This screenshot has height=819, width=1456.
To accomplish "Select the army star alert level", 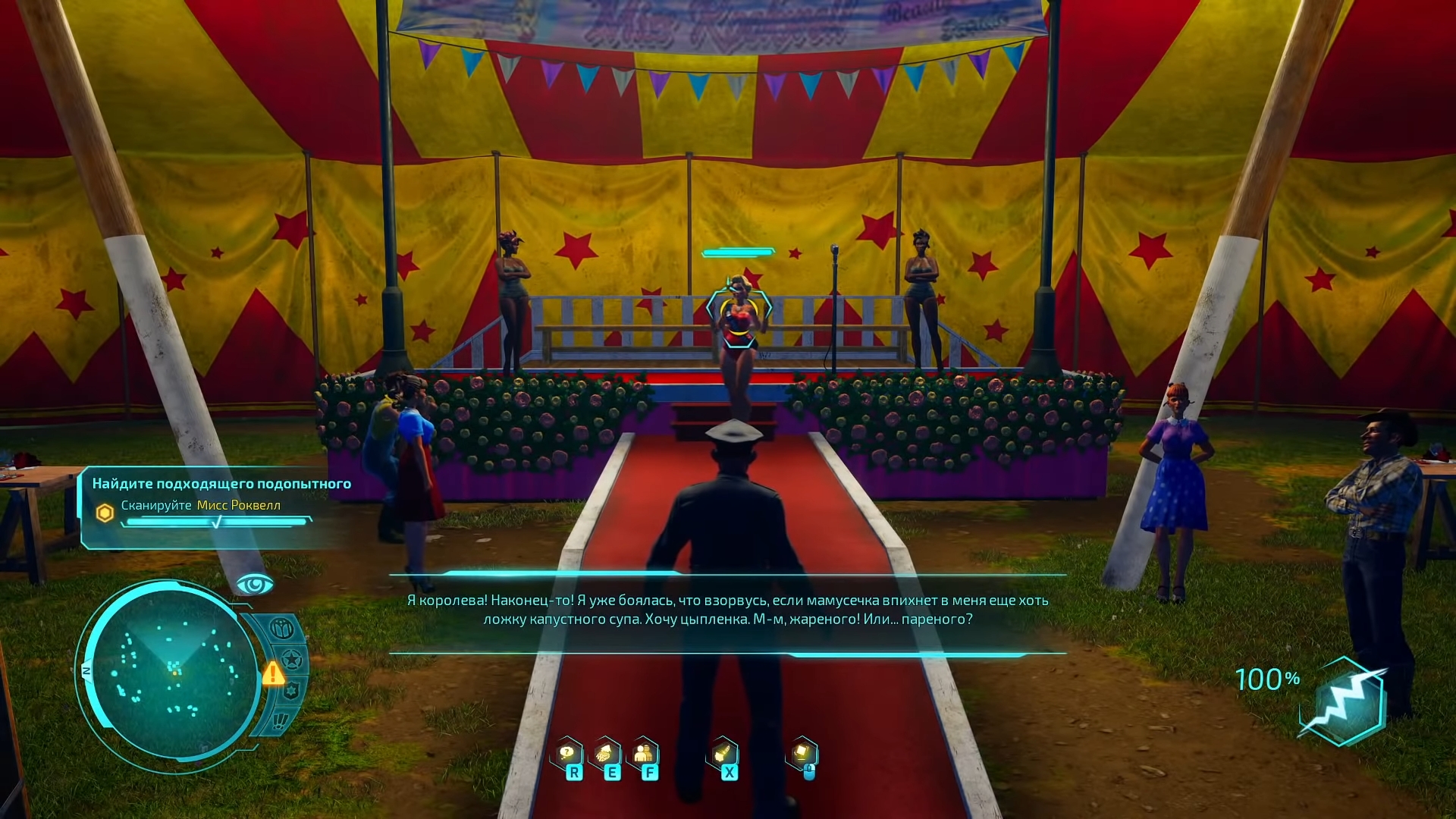I will pos(293,660).
